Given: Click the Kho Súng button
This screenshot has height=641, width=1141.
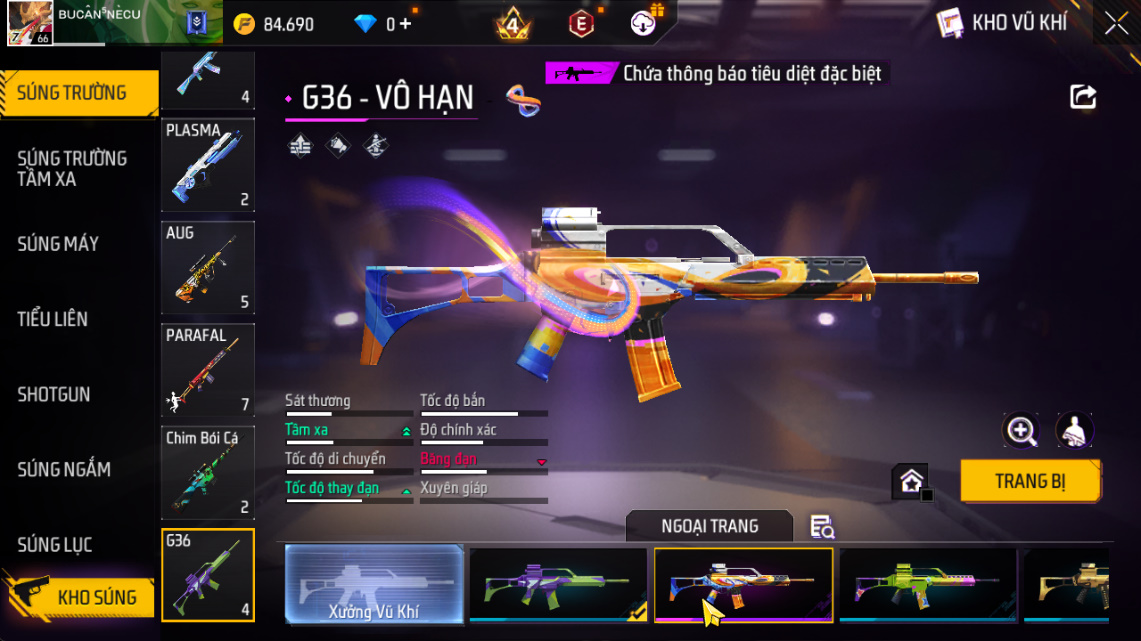Looking at the screenshot, I should click(88, 597).
